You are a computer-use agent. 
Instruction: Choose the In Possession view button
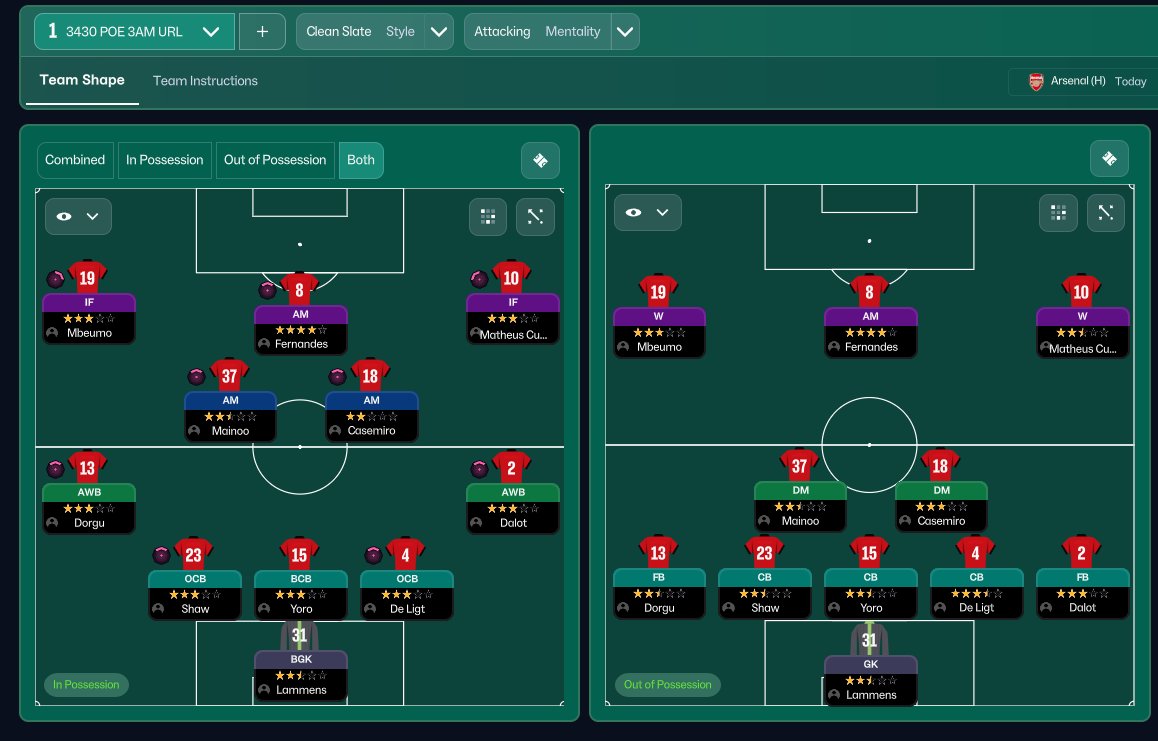coord(164,160)
